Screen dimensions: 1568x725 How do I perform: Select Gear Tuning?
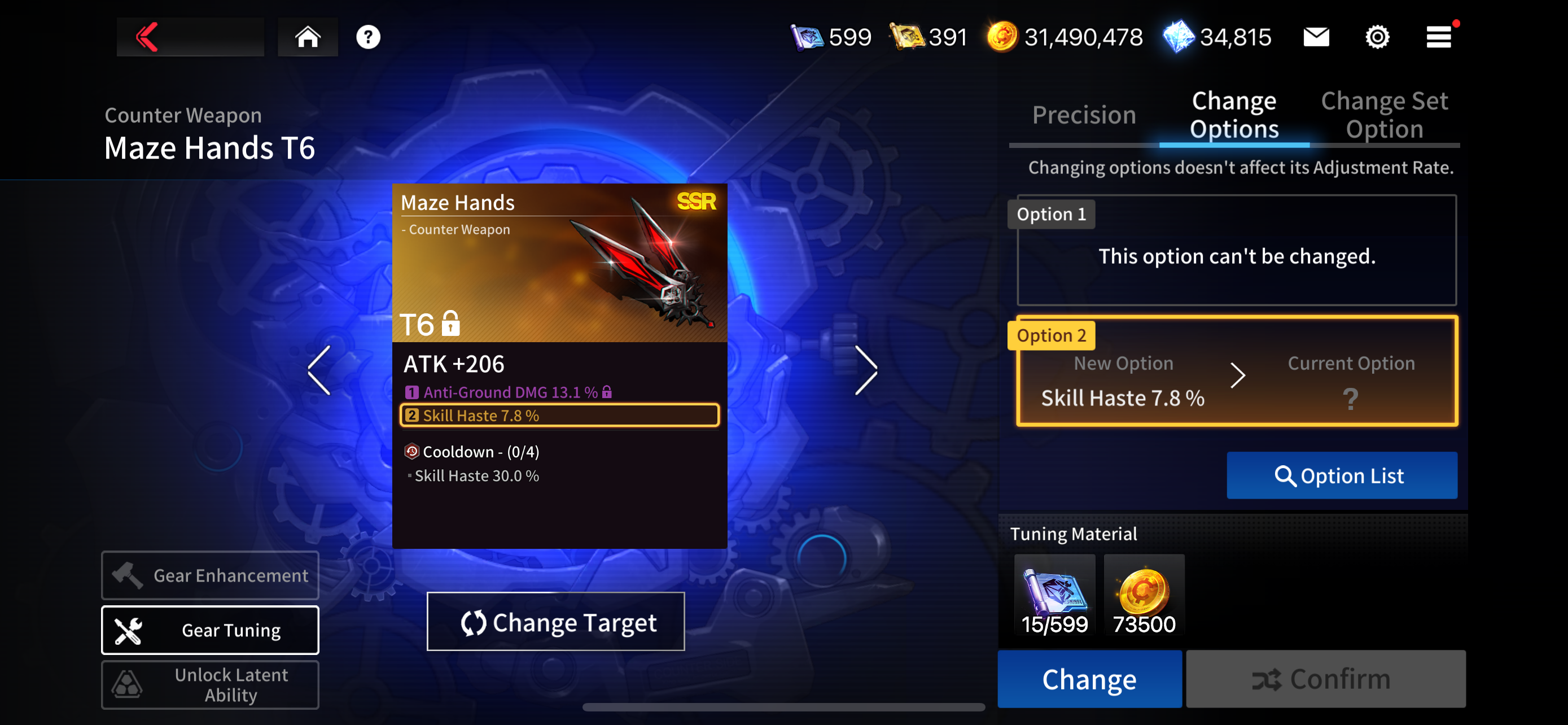click(x=210, y=630)
